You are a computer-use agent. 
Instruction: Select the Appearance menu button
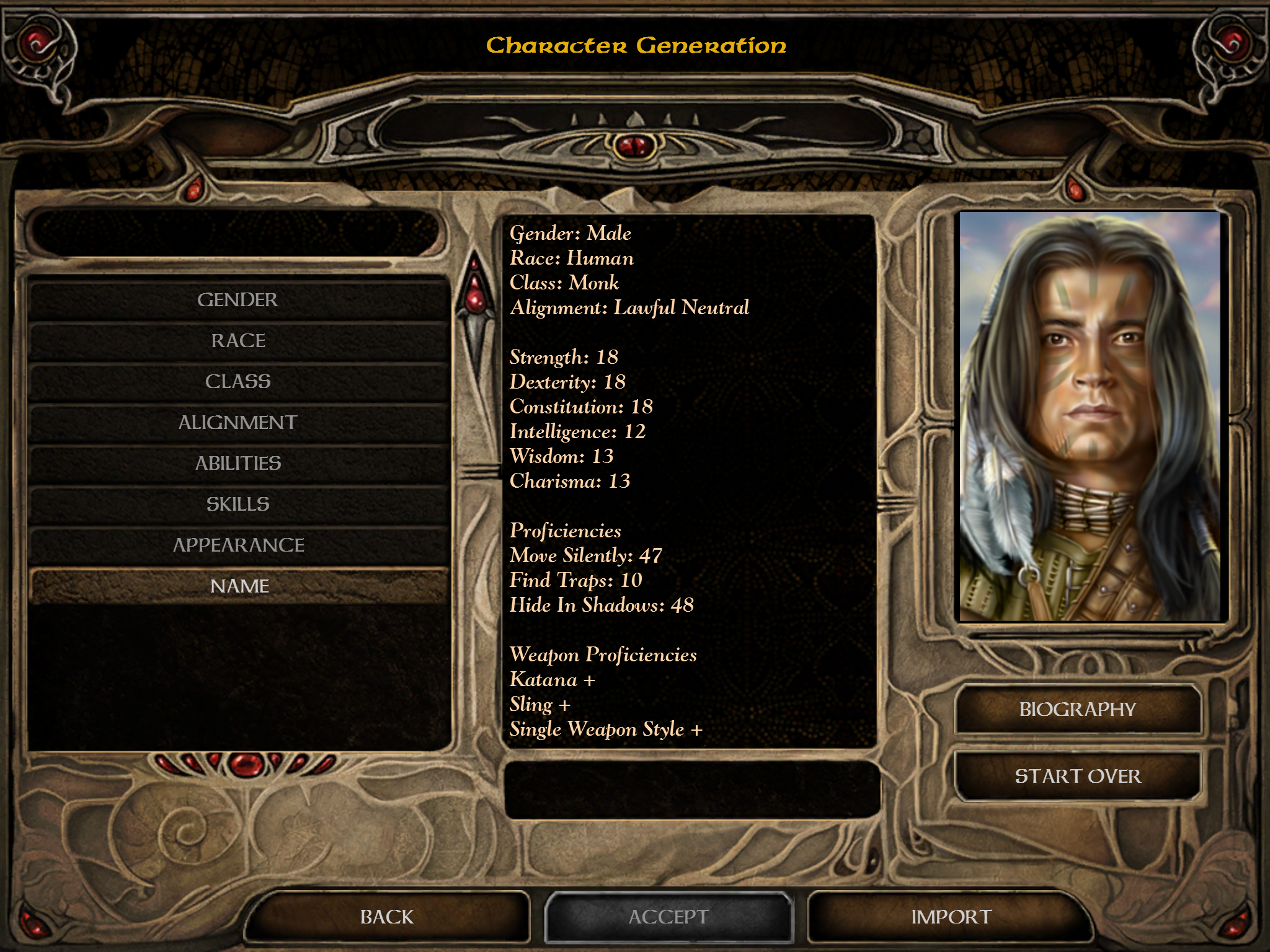pyautogui.click(x=238, y=545)
